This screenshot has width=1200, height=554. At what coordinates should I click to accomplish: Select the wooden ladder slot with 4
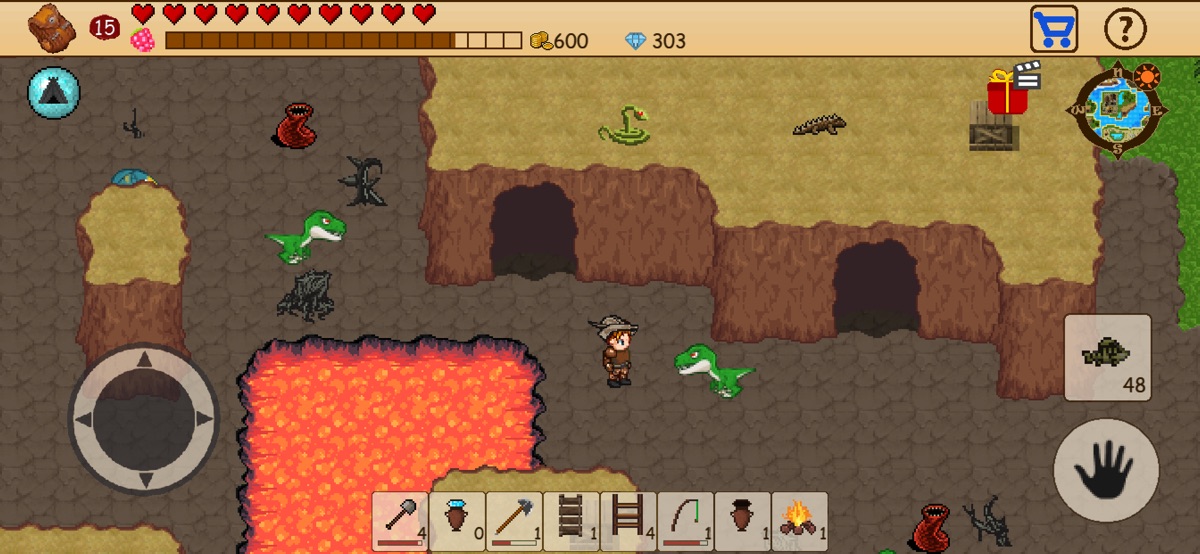tap(628, 521)
